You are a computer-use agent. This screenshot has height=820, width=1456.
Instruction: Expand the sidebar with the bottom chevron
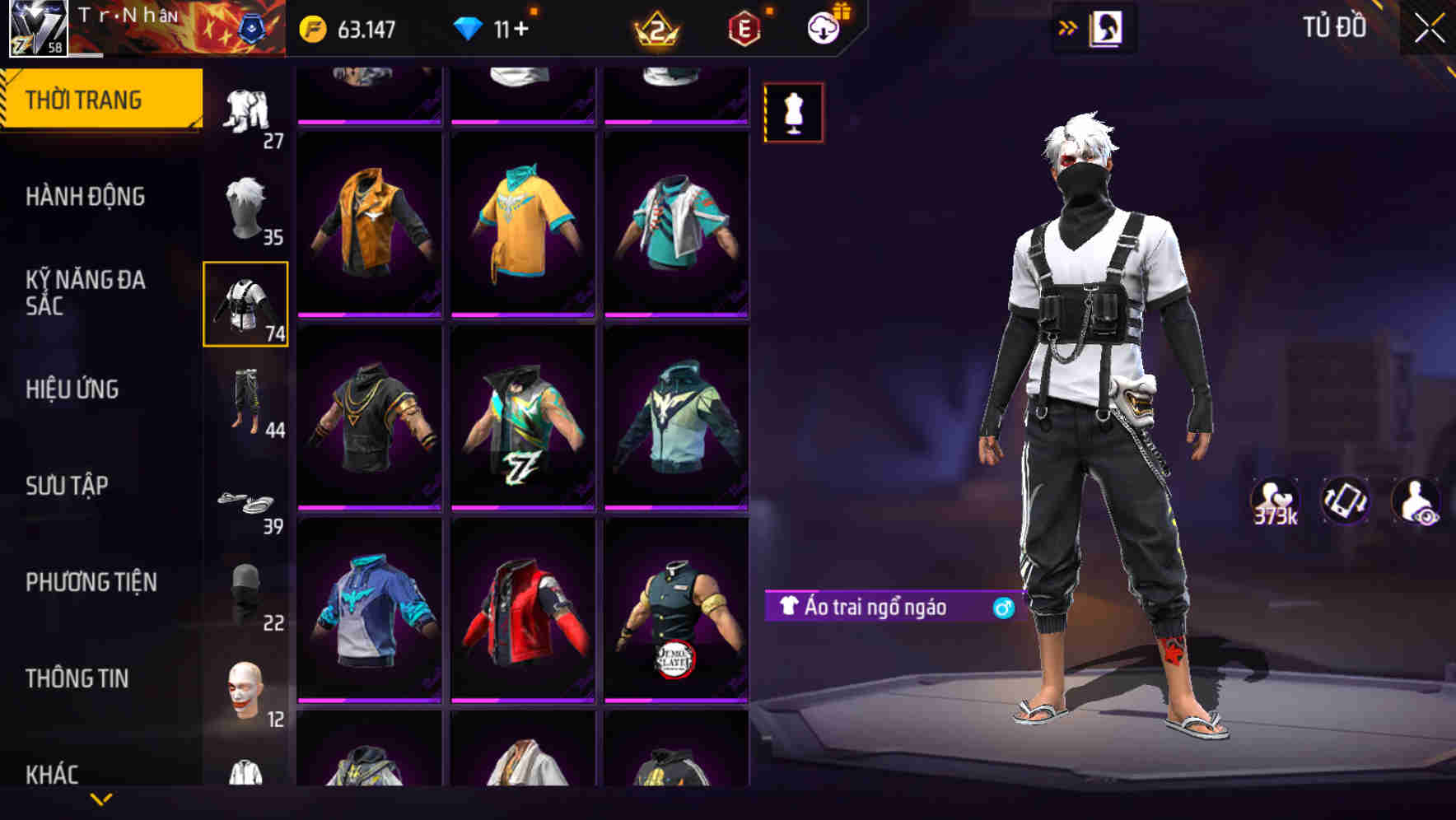coord(100,799)
